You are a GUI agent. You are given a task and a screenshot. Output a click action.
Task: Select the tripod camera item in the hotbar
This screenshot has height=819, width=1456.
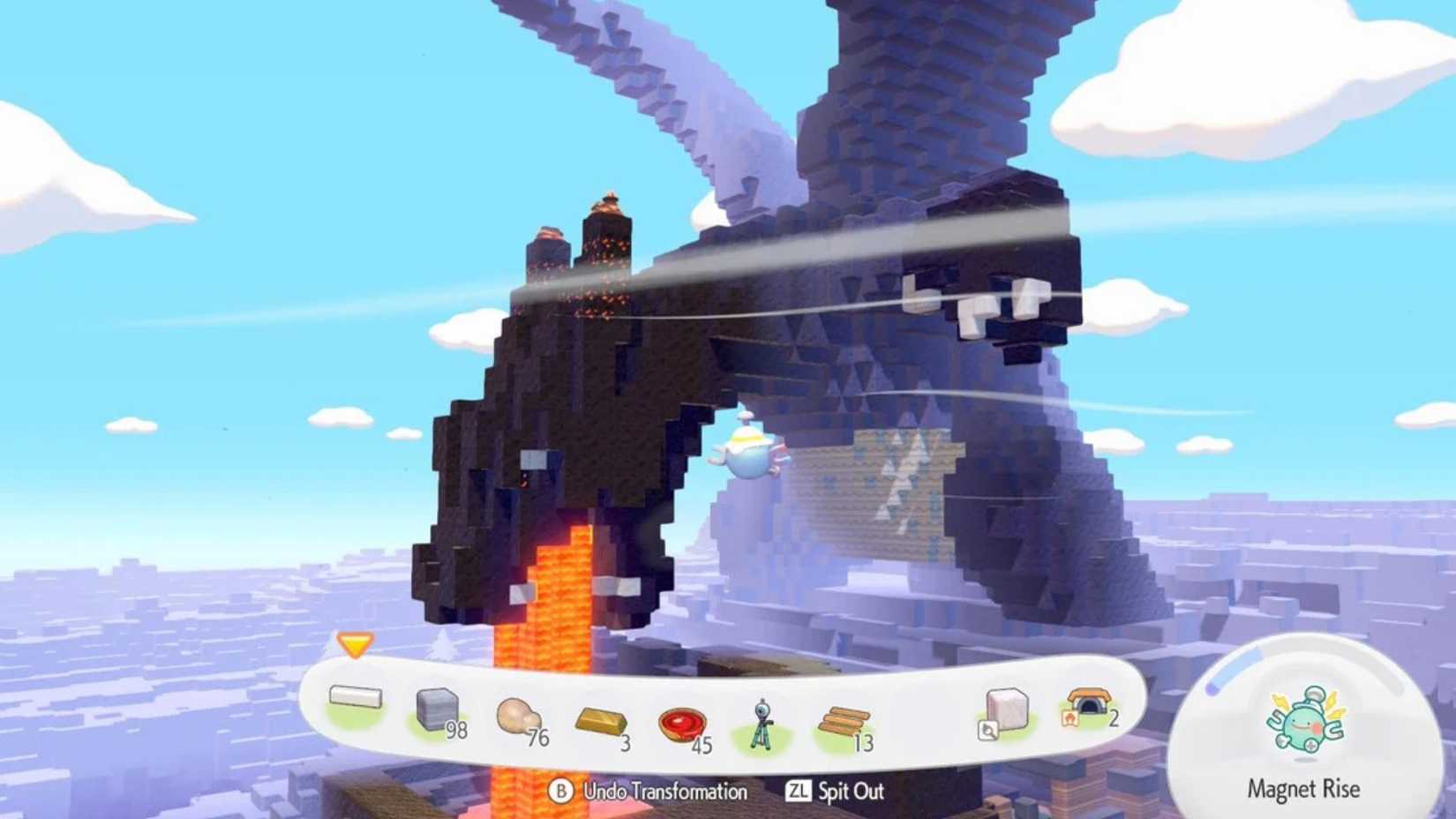(760, 722)
